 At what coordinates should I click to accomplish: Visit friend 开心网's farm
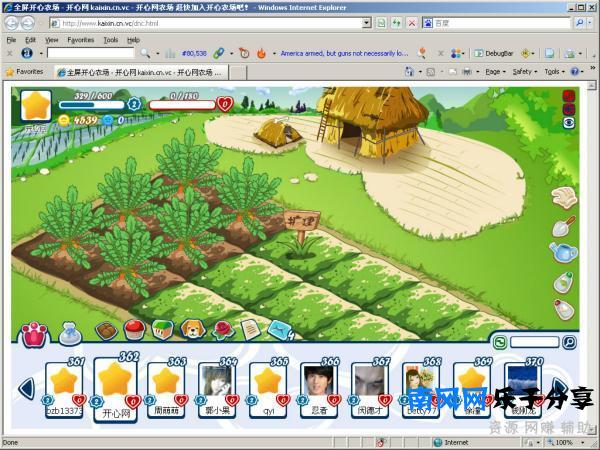[115, 386]
